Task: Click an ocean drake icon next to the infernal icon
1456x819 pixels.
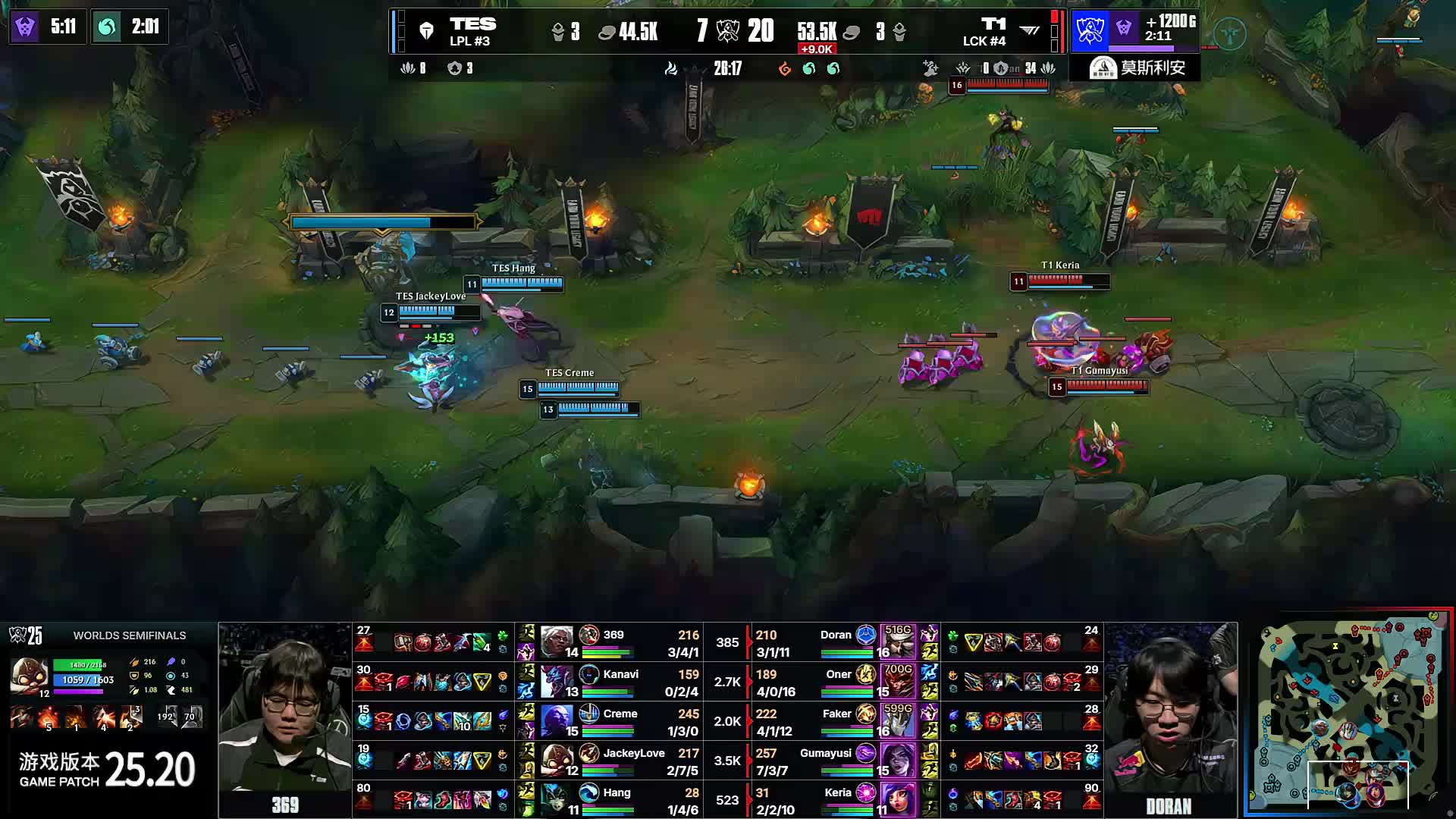Action: pos(810,68)
